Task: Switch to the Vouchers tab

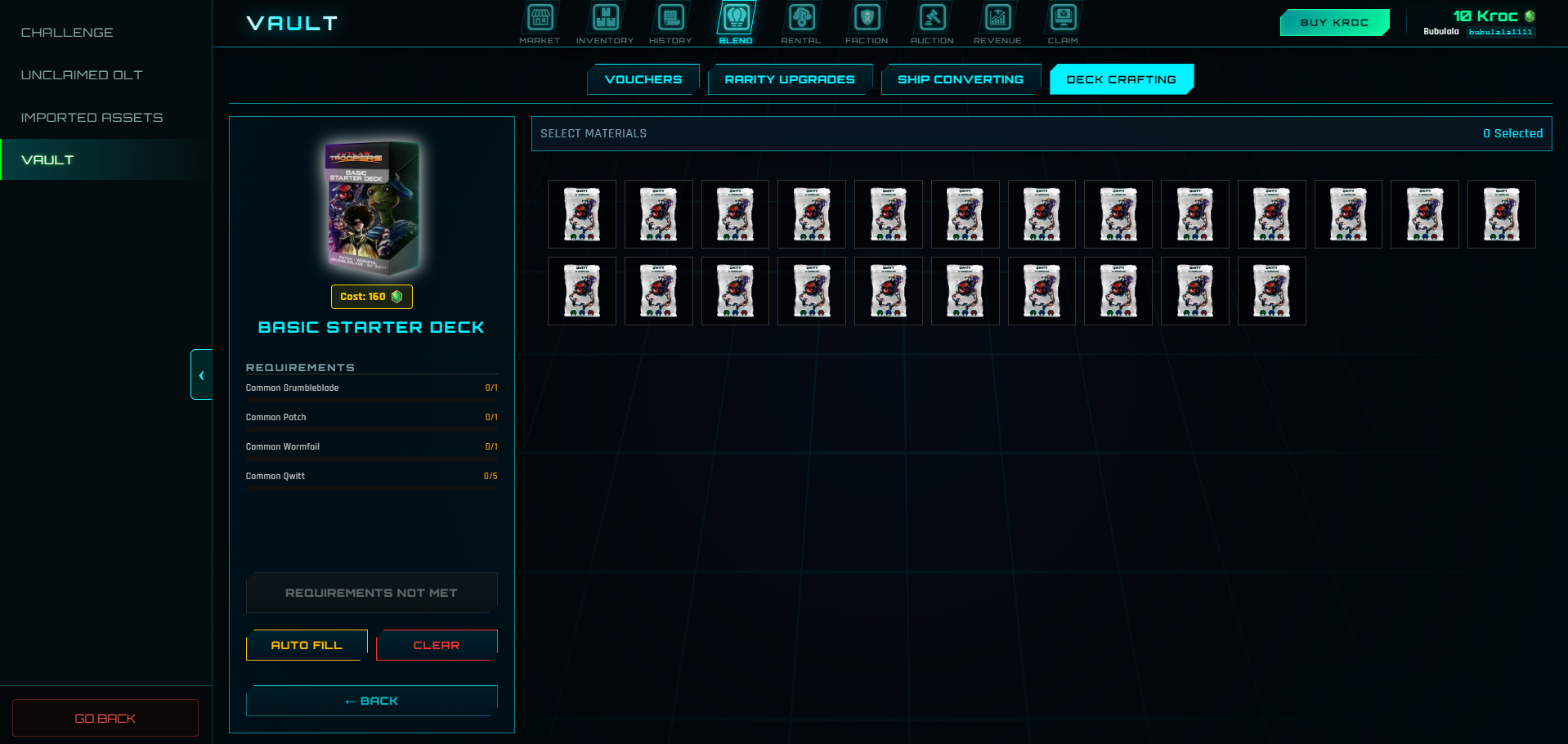Action: [643, 79]
